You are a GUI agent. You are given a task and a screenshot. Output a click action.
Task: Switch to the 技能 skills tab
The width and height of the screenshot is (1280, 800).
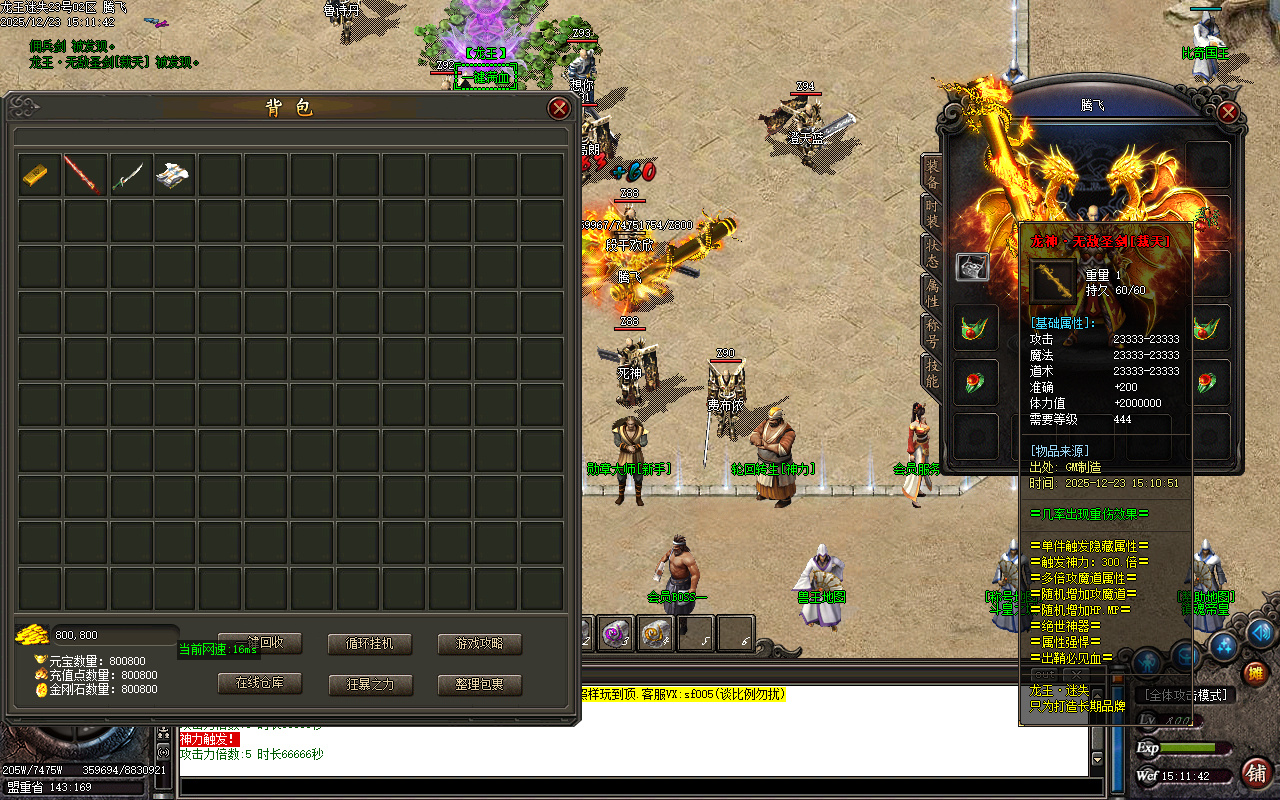pyautogui.click(x=931, y=373)
